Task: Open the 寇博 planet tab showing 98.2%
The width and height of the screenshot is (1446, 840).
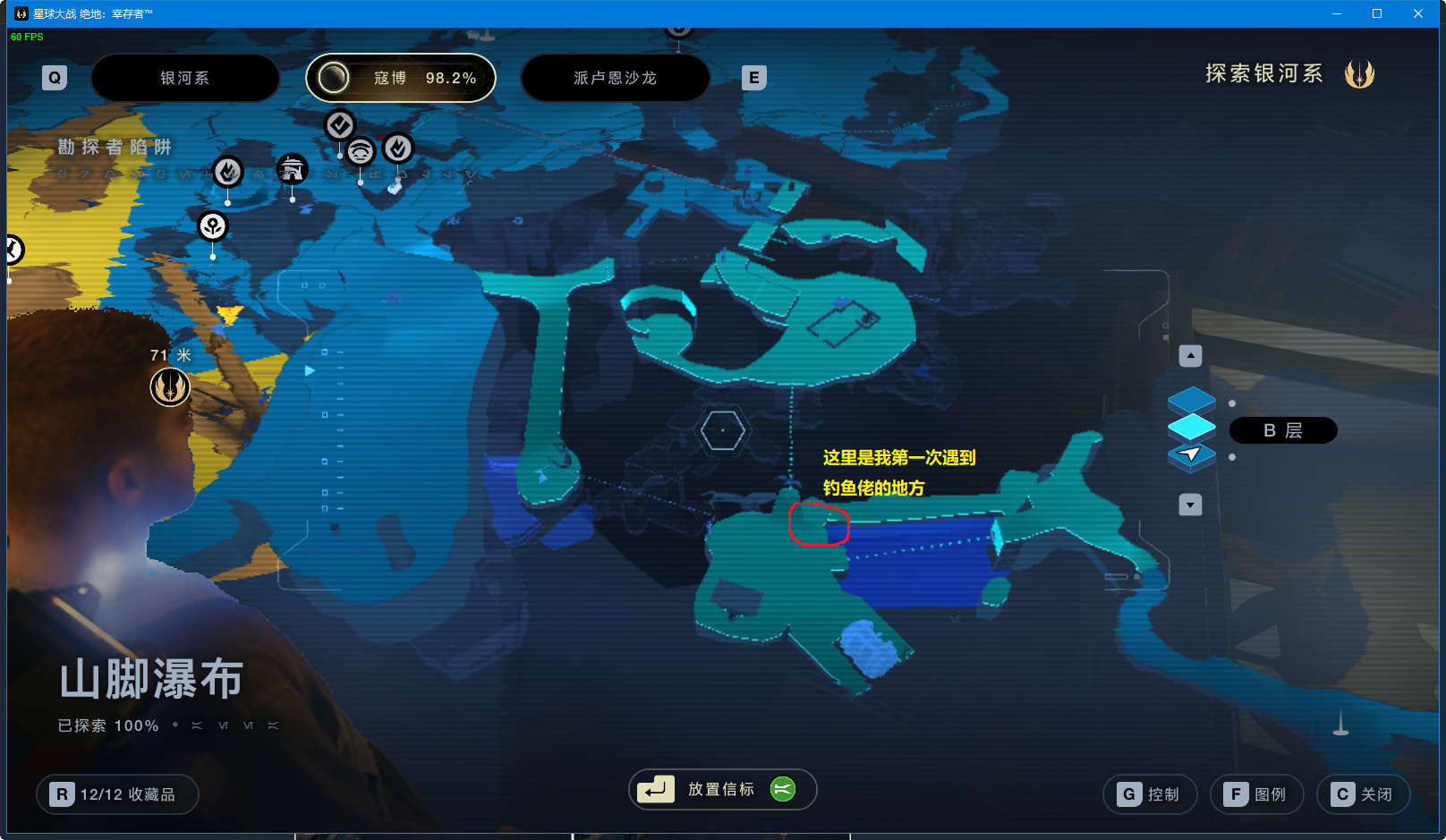Action: [x=401, y=78]
